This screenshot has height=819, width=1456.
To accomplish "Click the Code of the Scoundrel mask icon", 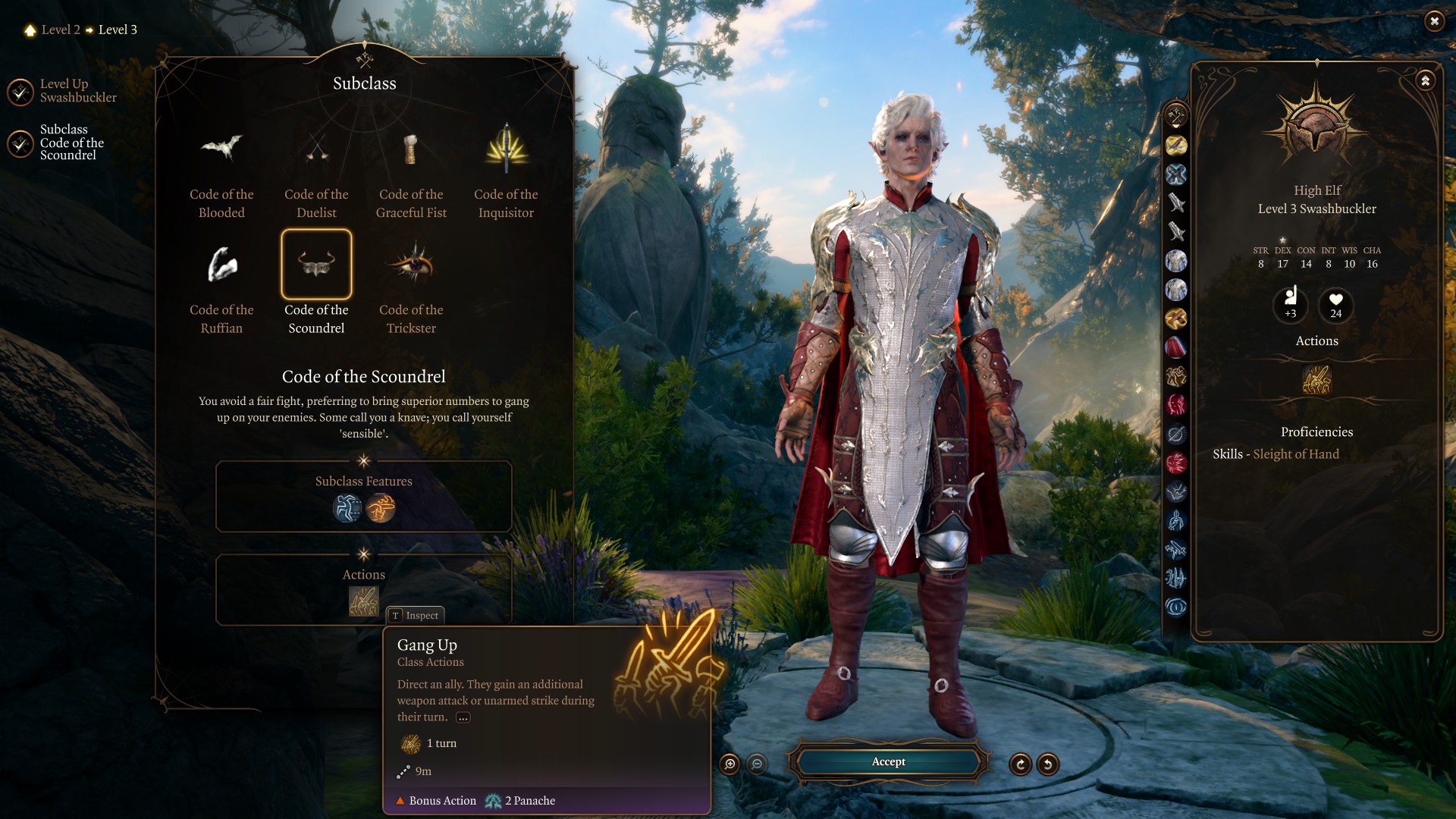I will point(316,265).
